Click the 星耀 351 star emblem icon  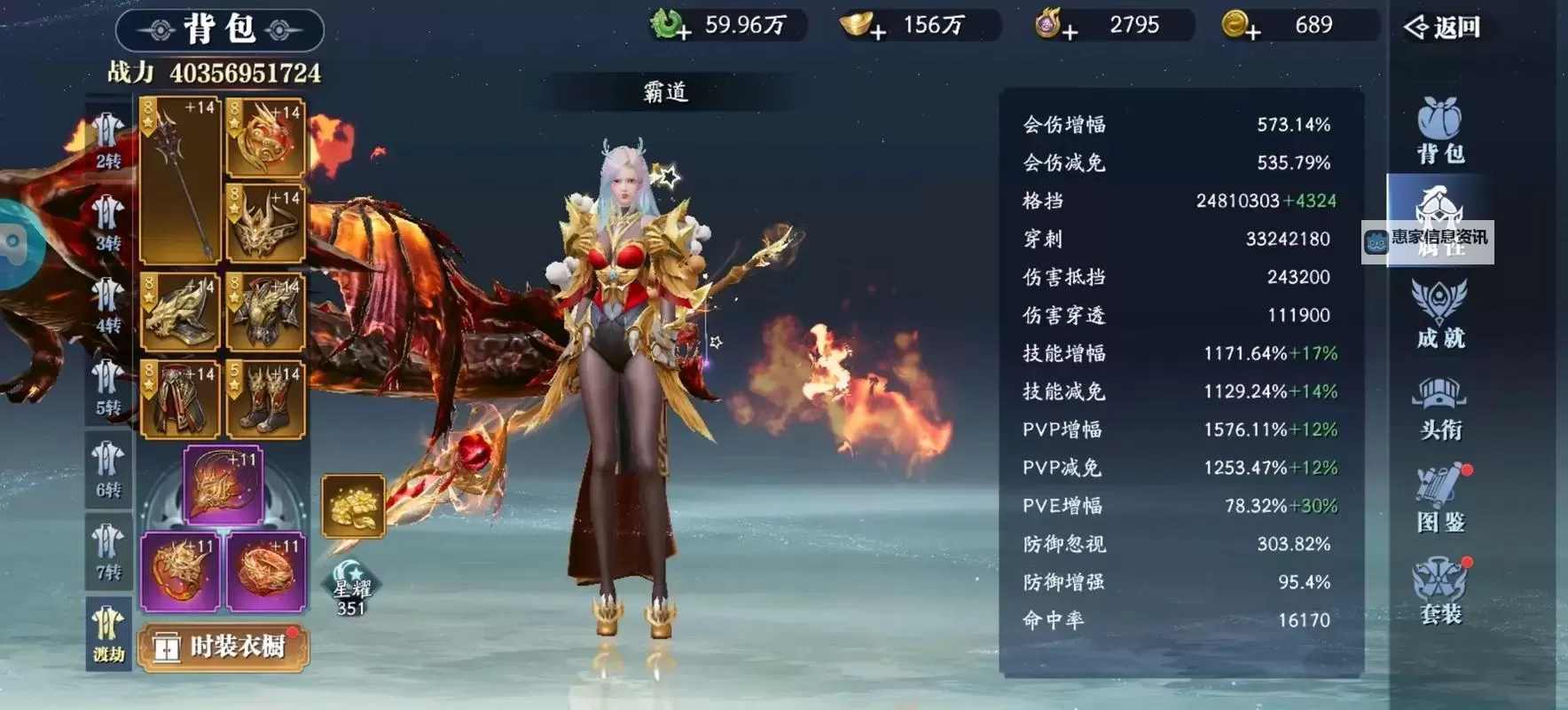351,590
